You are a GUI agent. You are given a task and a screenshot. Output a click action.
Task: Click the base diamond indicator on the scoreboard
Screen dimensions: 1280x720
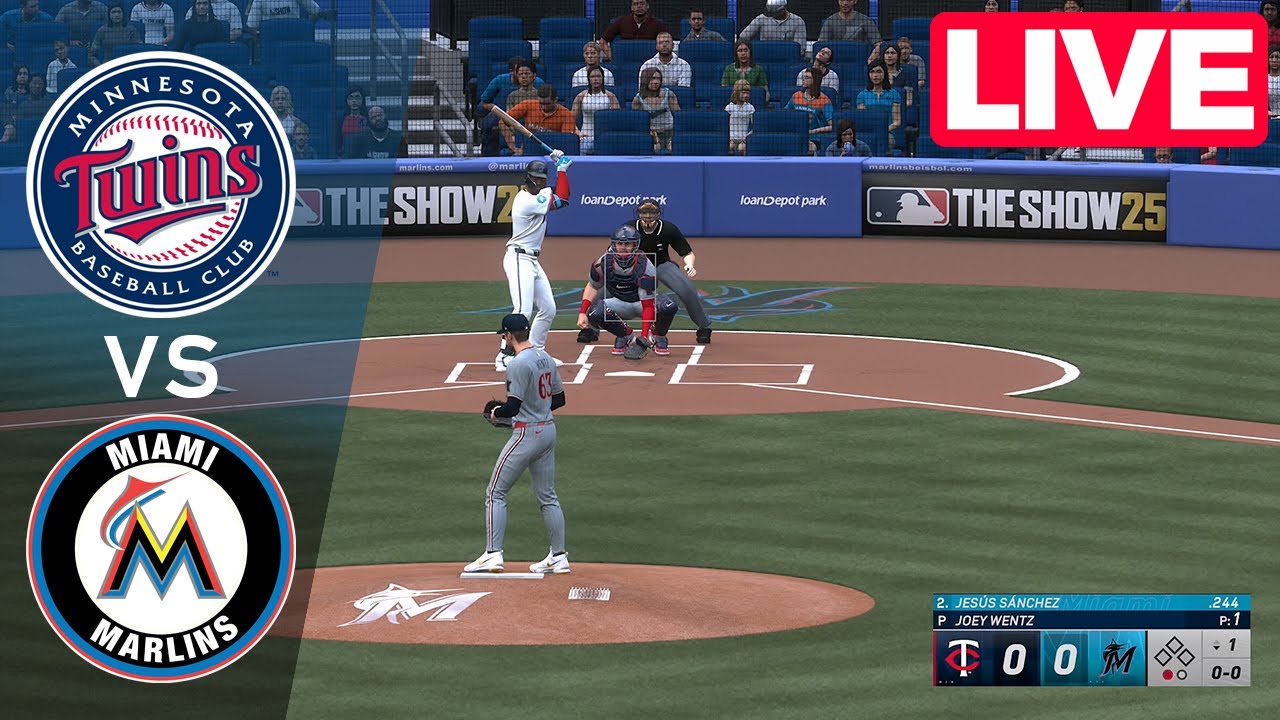(x=1173, y=652)
